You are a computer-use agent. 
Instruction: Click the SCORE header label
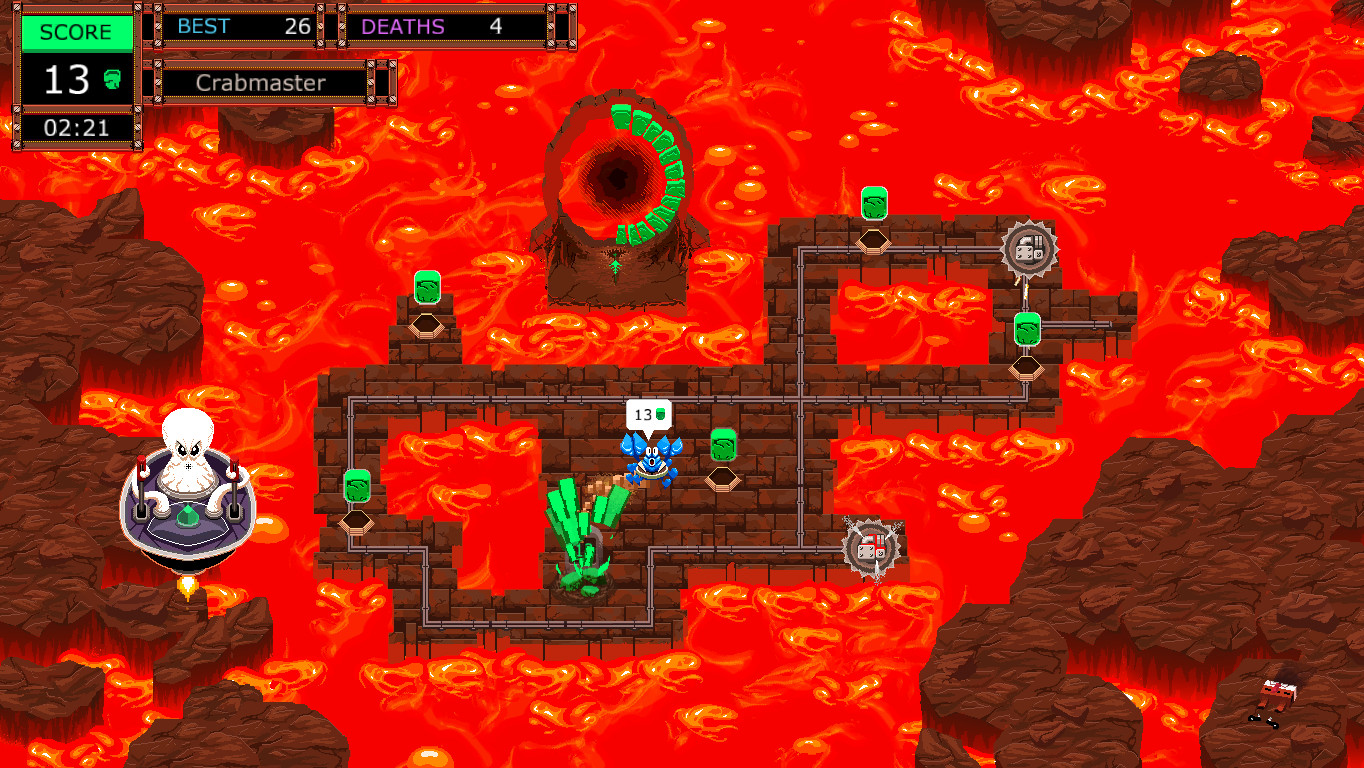[76, 31]
